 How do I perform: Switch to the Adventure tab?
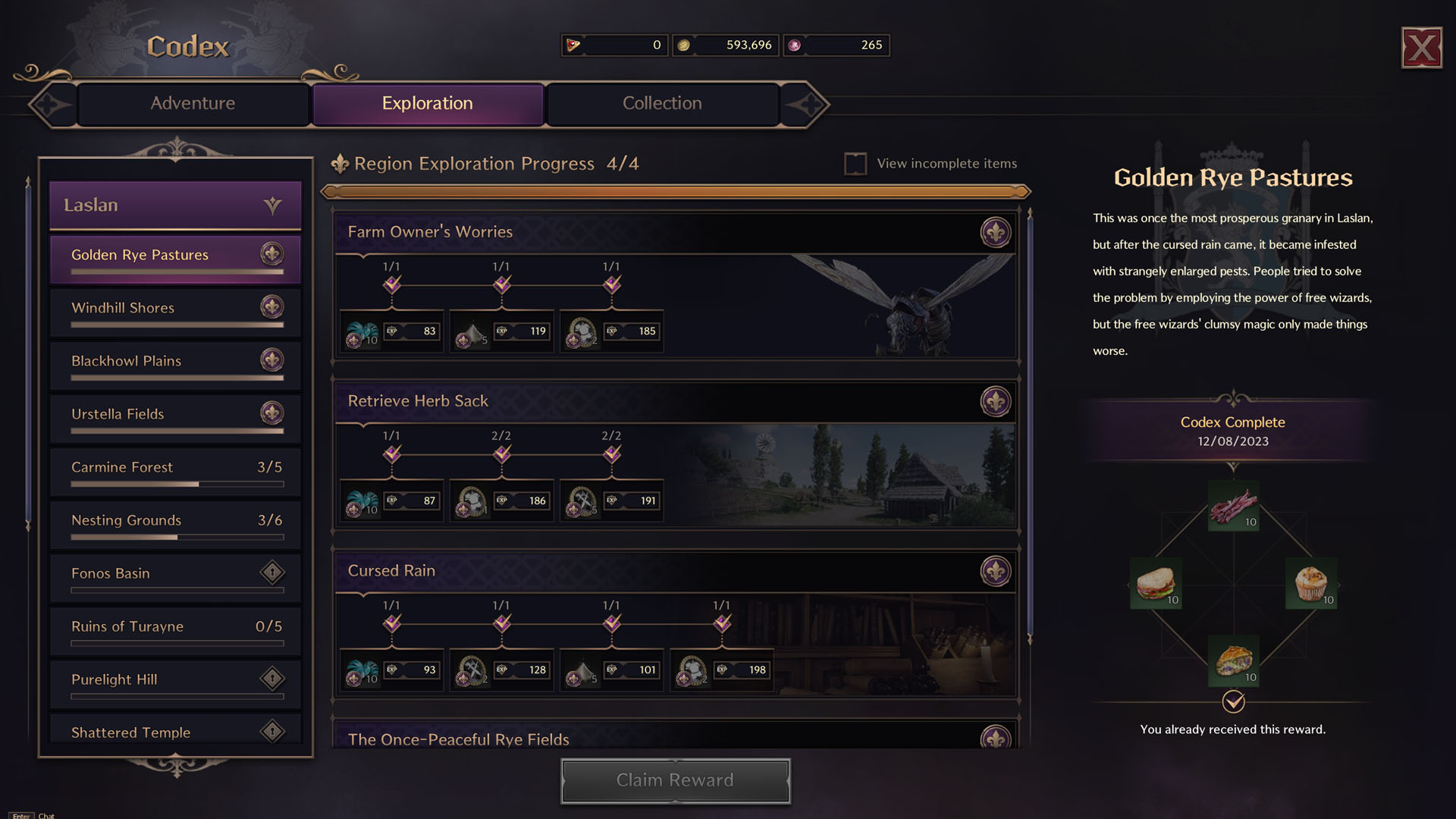pyautogui.click(x=193, y=103)
